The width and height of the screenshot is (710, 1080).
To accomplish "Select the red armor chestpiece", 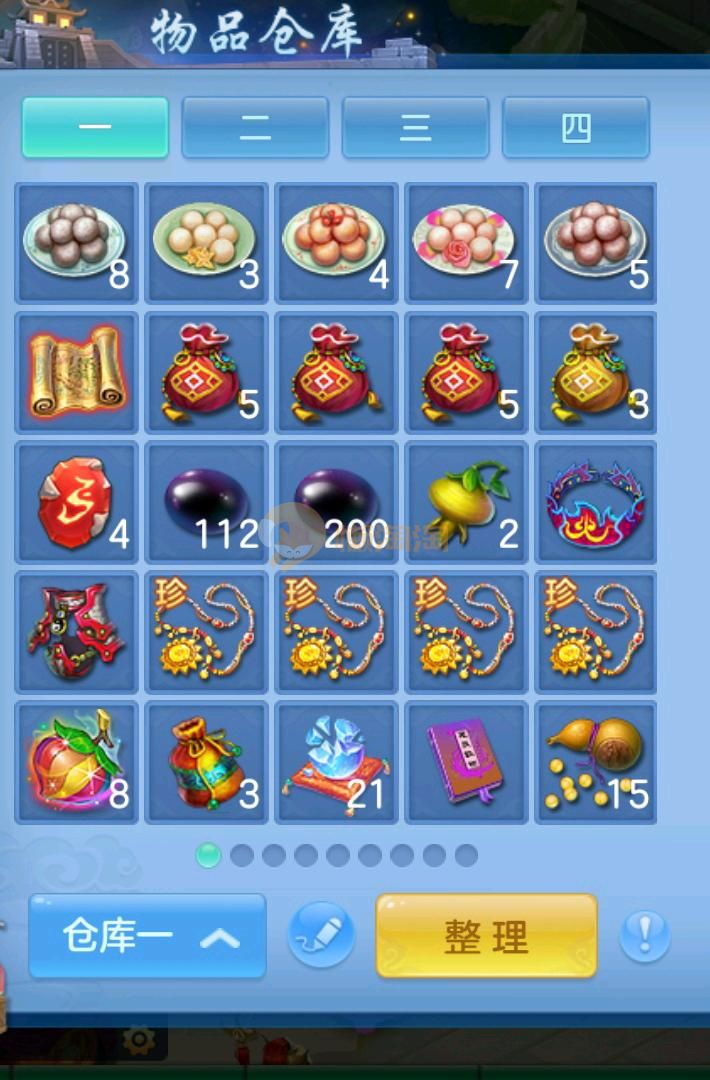I will click(77, 632).
